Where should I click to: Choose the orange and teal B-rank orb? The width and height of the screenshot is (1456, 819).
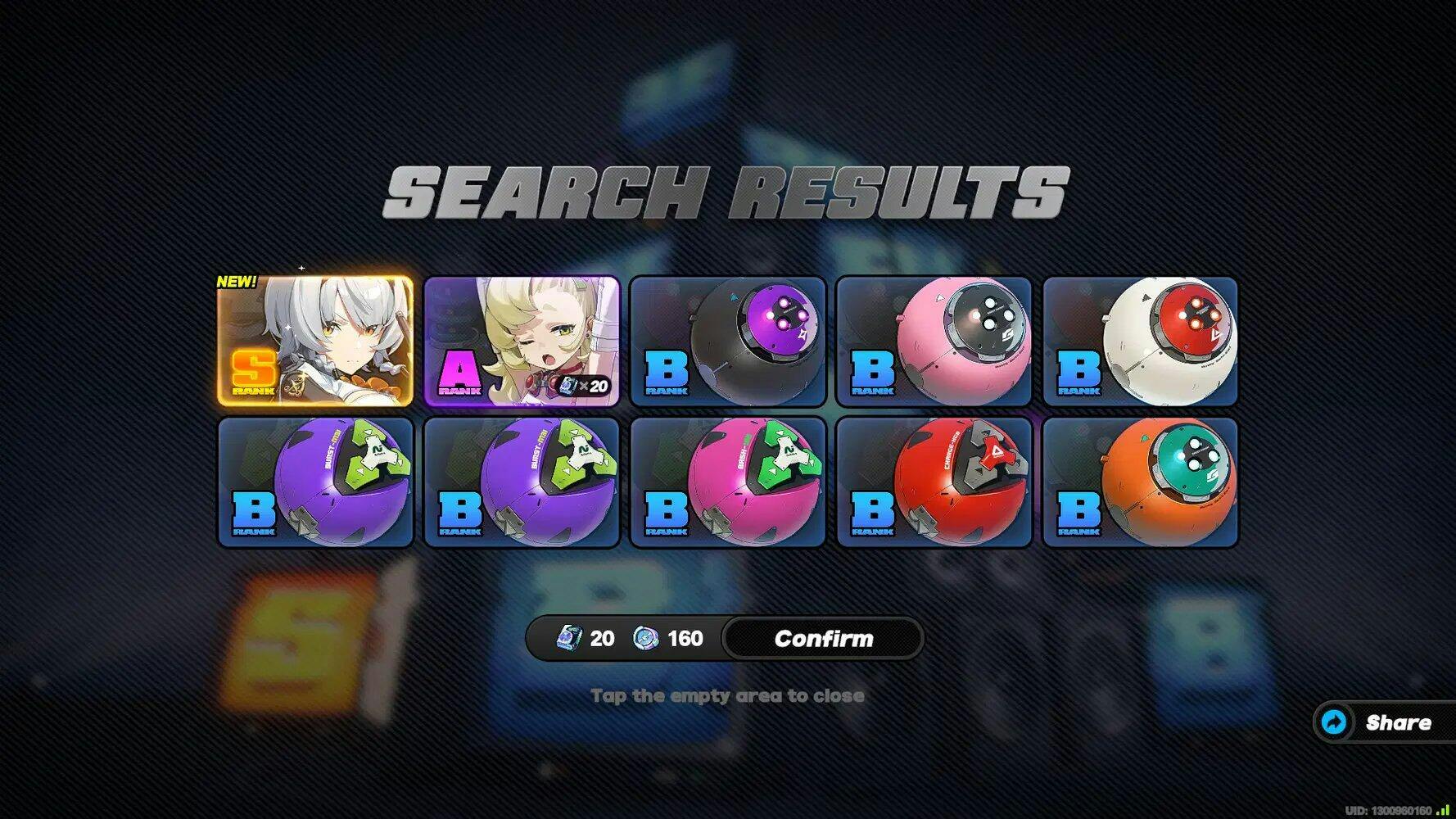click(1141, 482)
